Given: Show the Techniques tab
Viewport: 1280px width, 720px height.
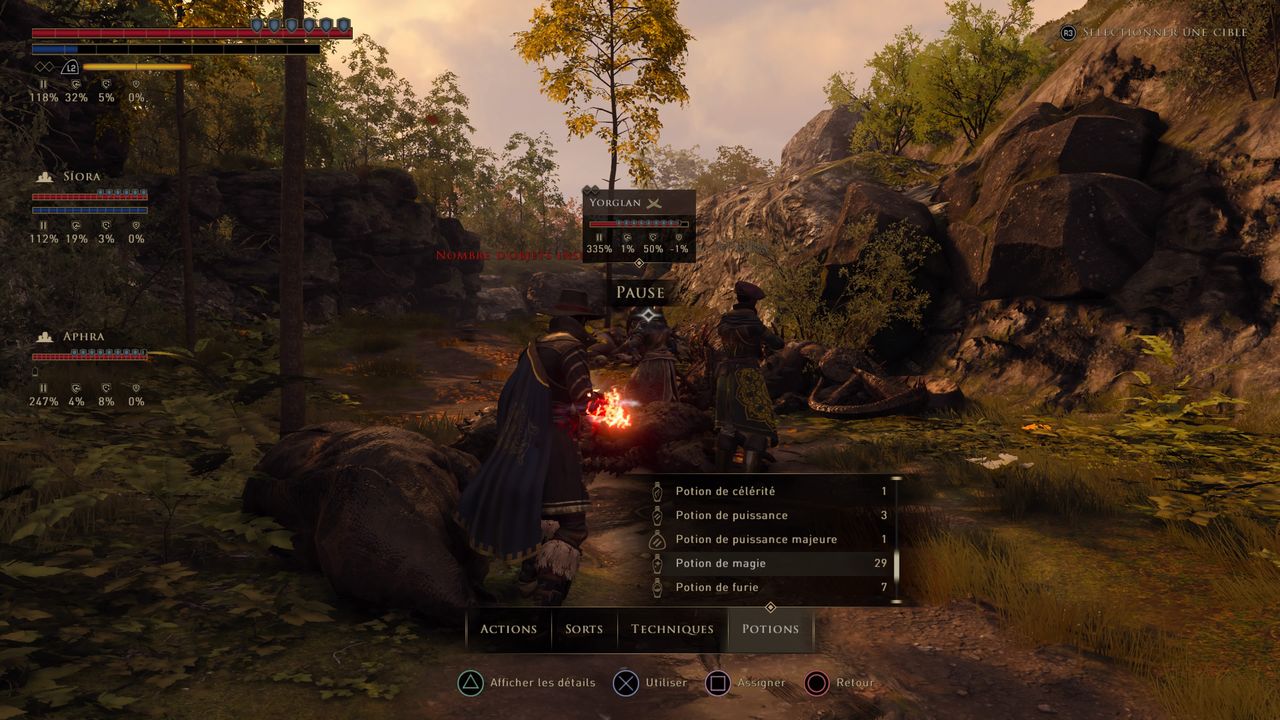Looking at the screenshot, I should click(672, 629).
